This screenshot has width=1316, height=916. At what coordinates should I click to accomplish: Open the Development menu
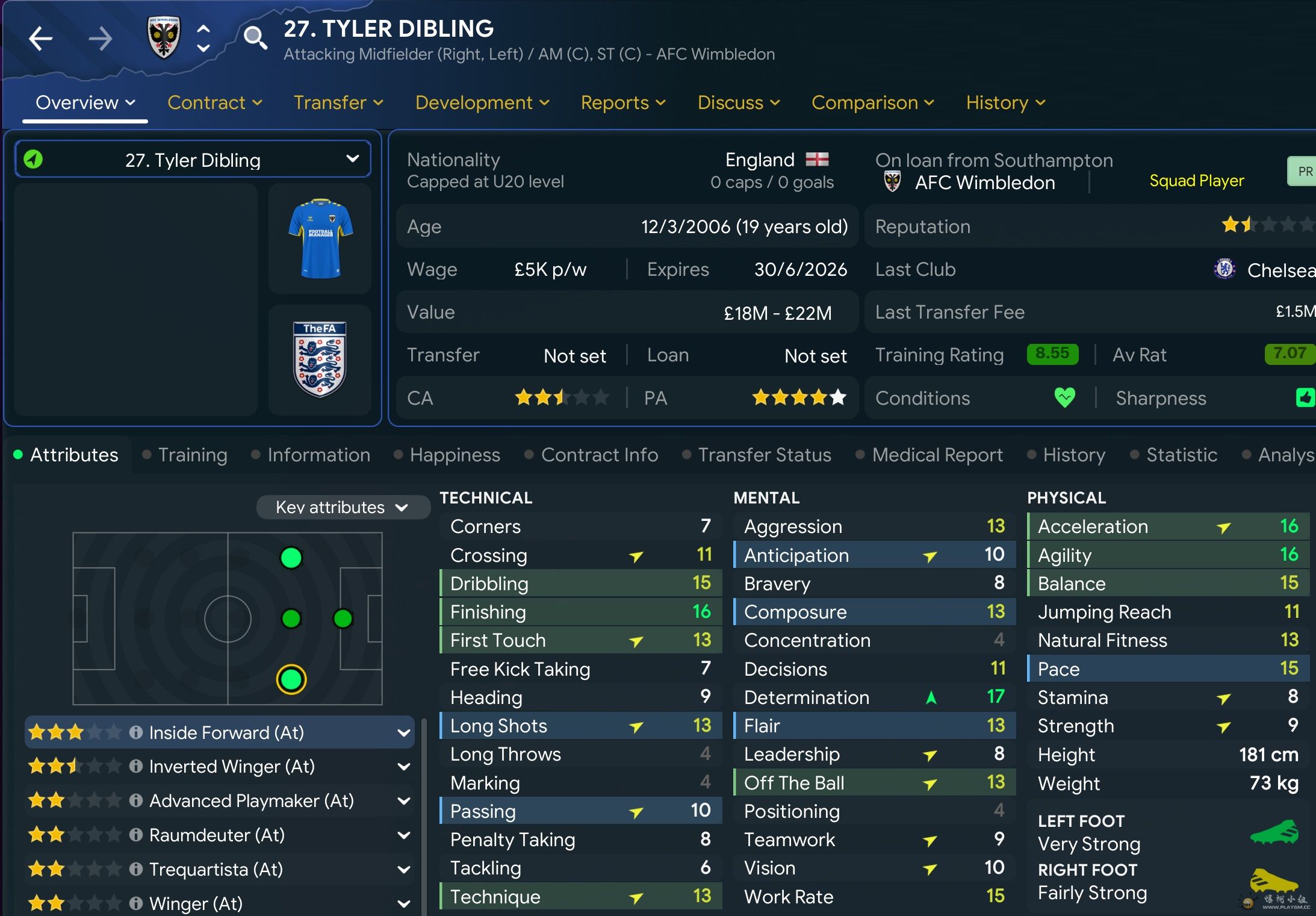point(482,102)
